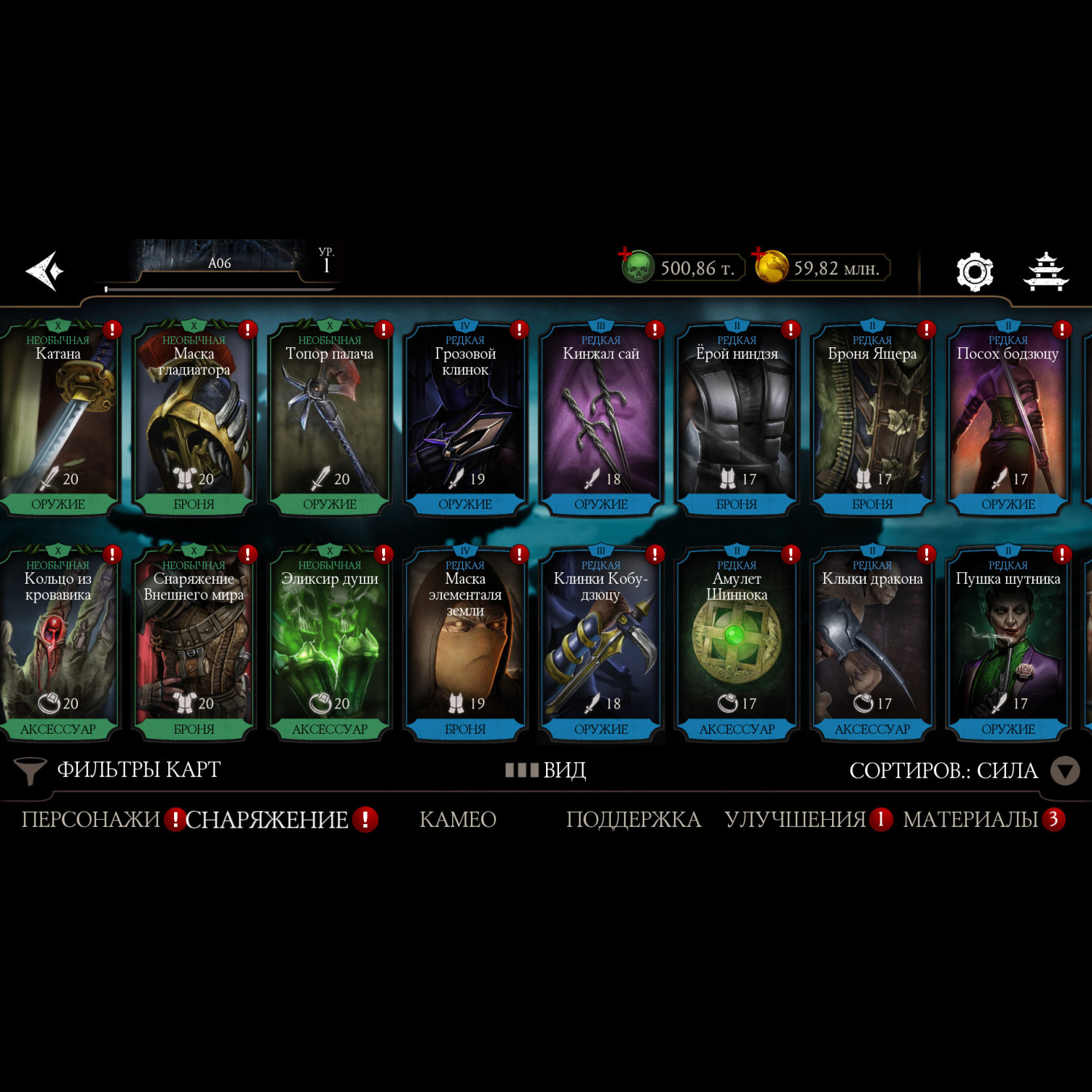Open the МАТЕРИАЛЫ tab

click(970, 820)
